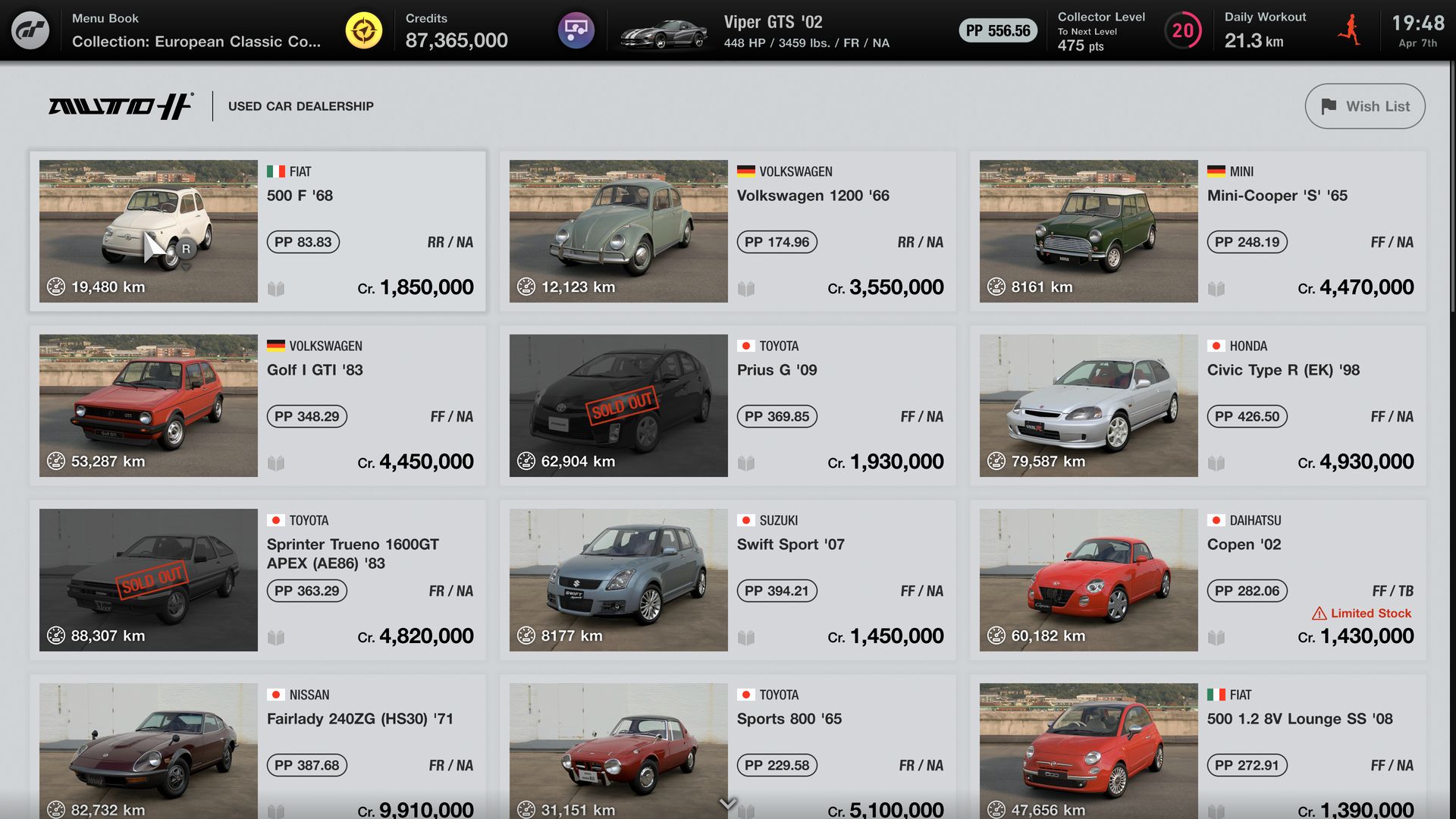Pick the Suzuki Swift Sport '07 card
Screen dimensions: 1456x819
728,579
